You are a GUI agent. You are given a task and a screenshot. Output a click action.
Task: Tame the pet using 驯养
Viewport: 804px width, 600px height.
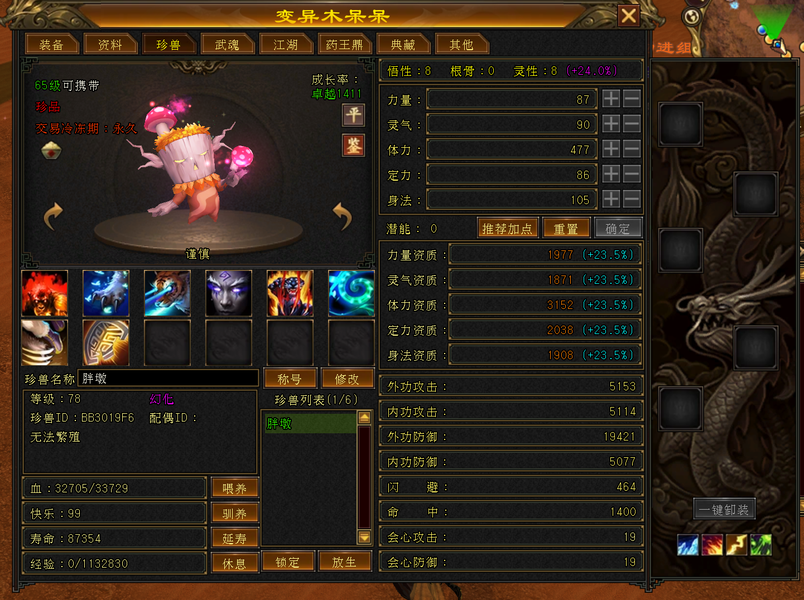pos(235,513)
